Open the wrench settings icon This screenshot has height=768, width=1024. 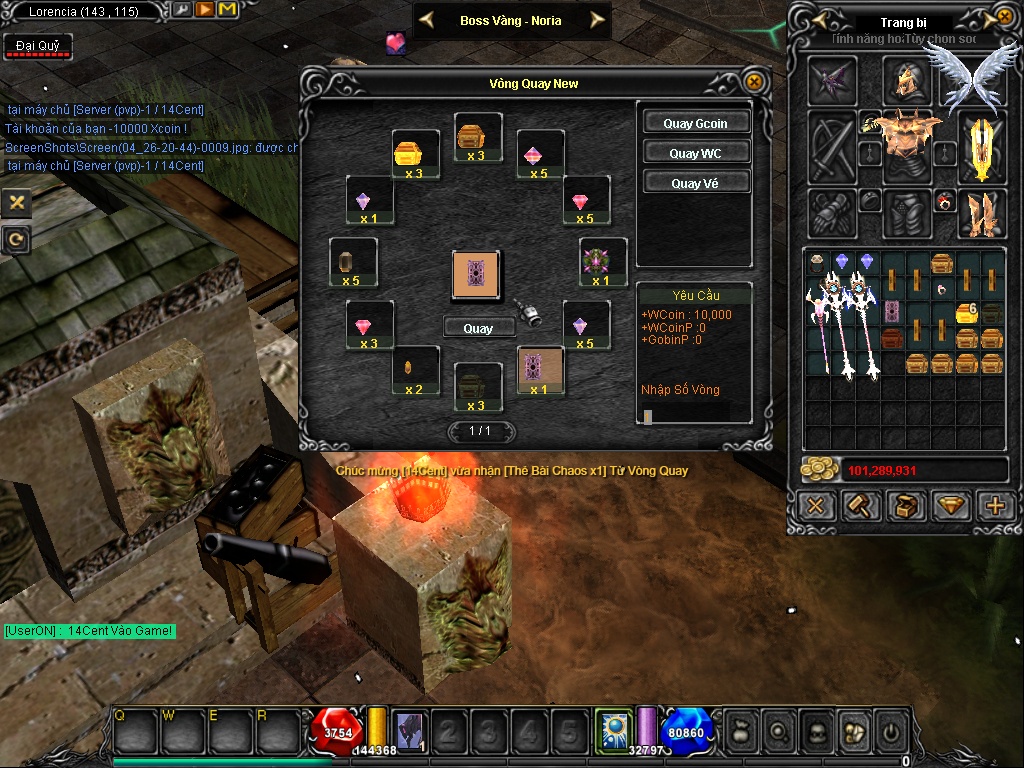pos(182,10)
